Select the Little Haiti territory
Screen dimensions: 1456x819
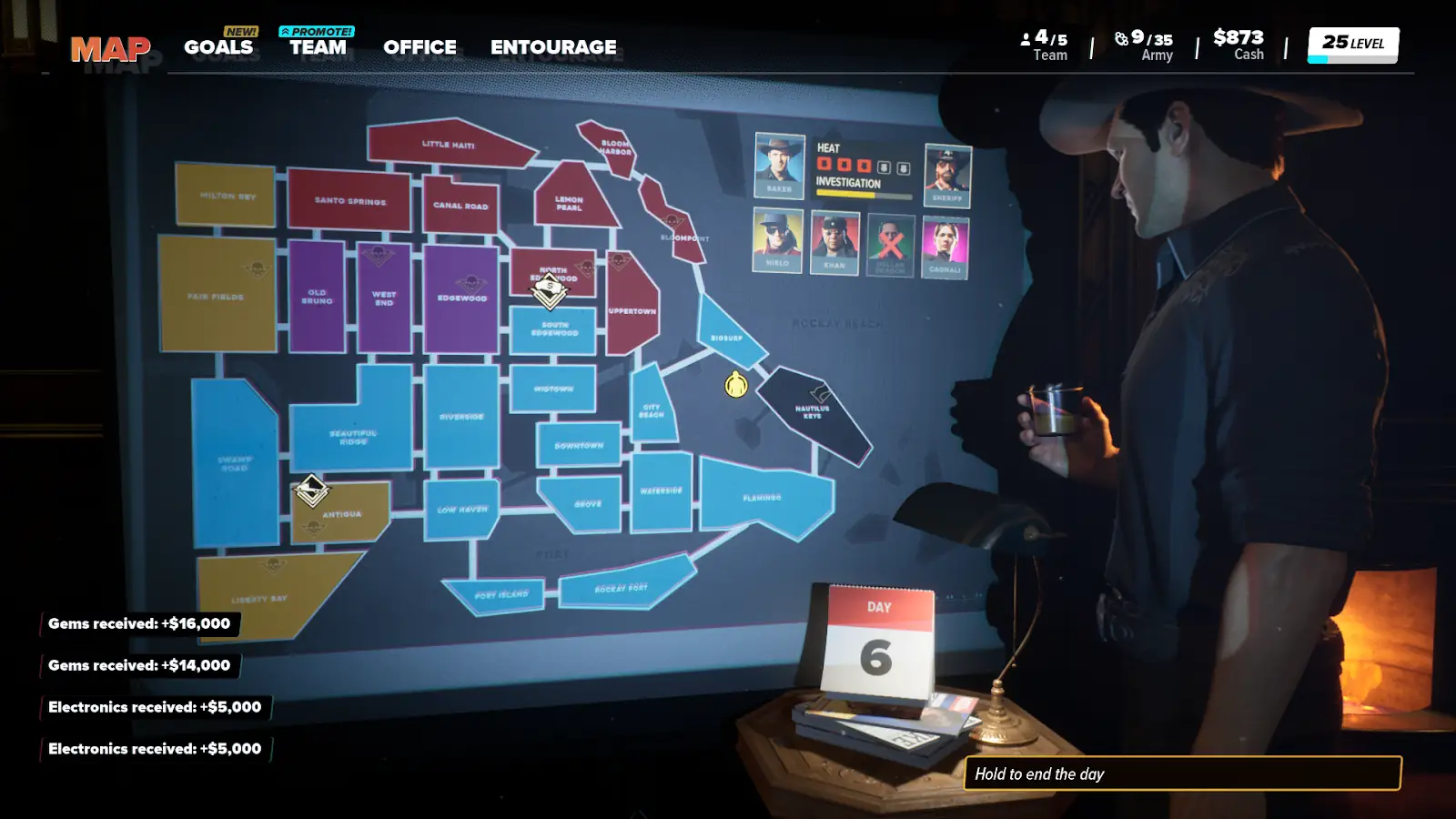[x=446, y=145]
